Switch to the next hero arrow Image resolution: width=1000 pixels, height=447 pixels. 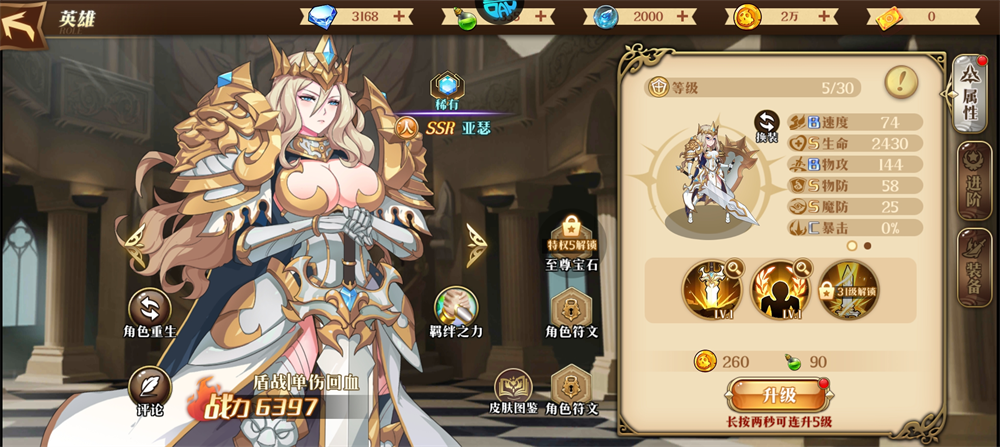478,240
